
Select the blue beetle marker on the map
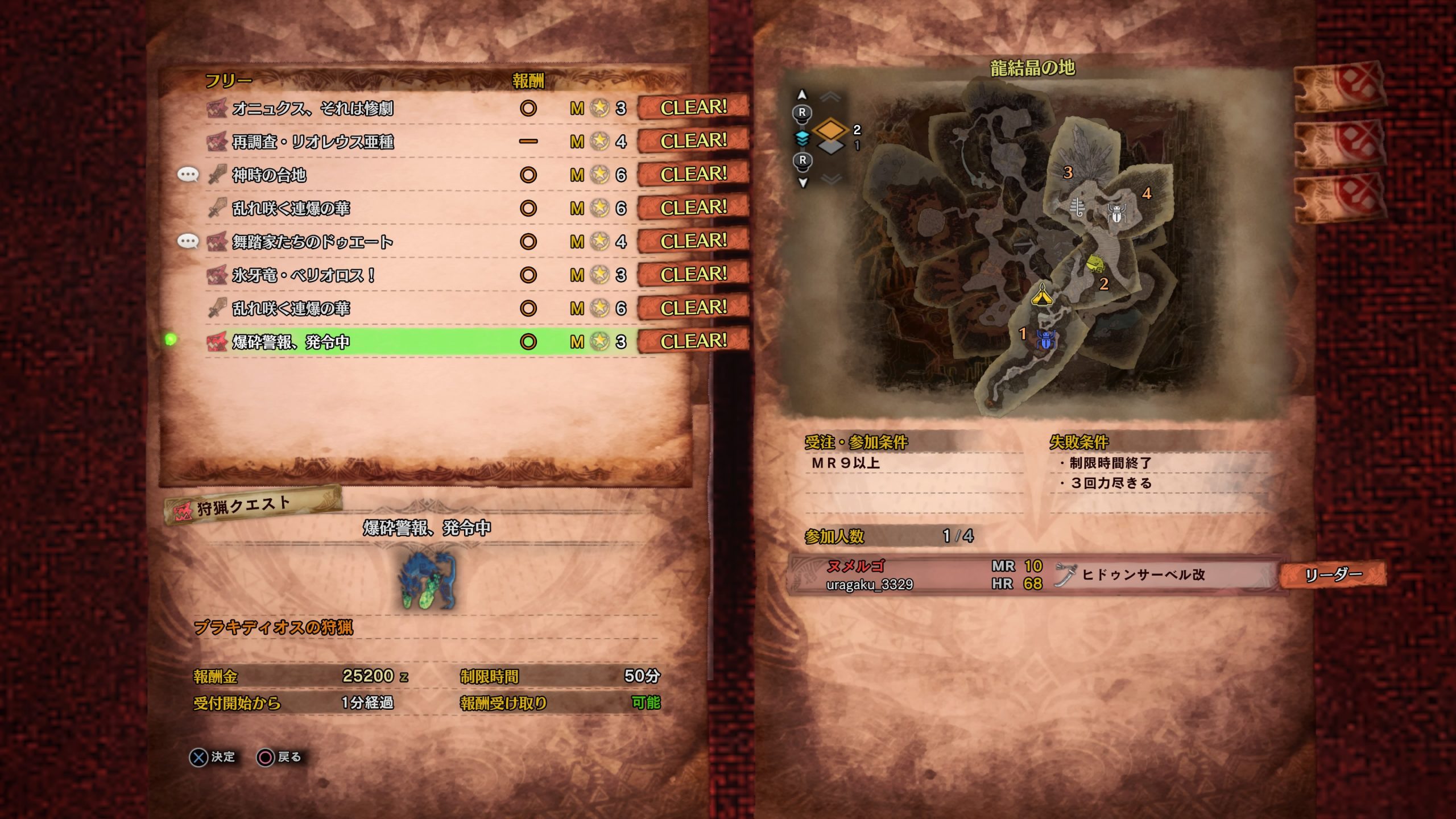1045,340
